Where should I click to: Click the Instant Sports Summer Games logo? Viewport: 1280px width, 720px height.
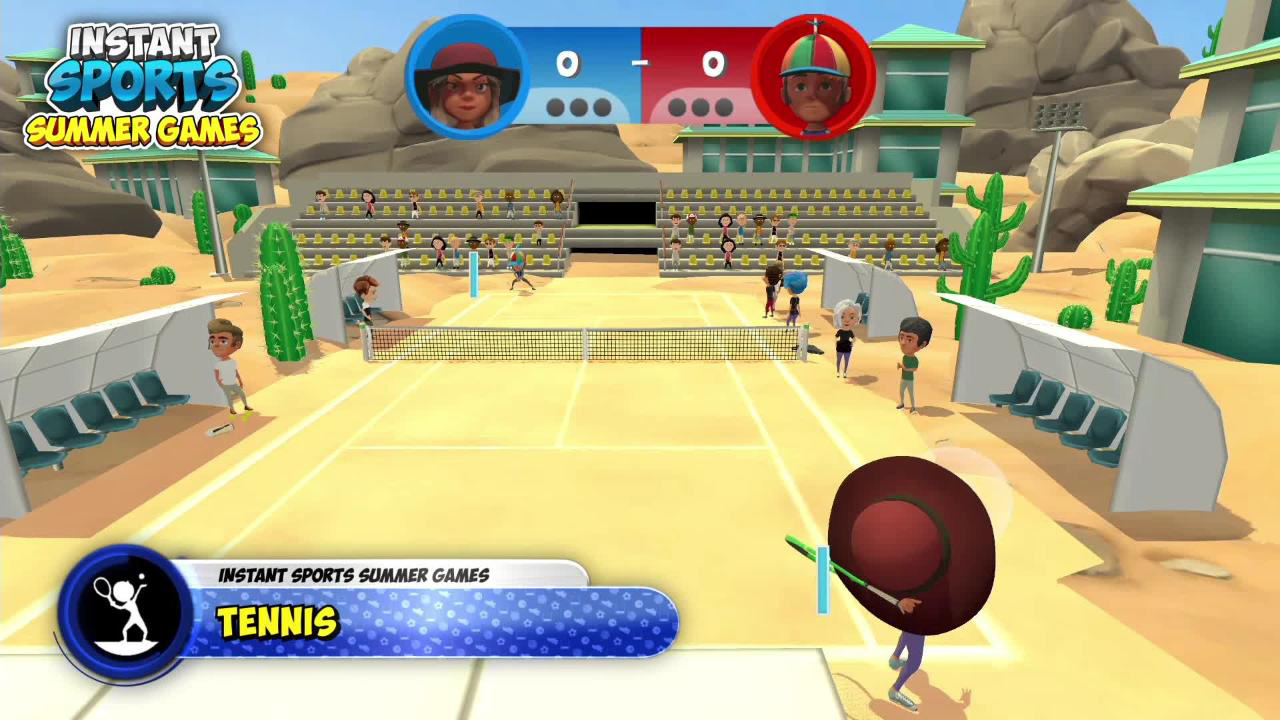pyautogui.click(x=142, y=87)
